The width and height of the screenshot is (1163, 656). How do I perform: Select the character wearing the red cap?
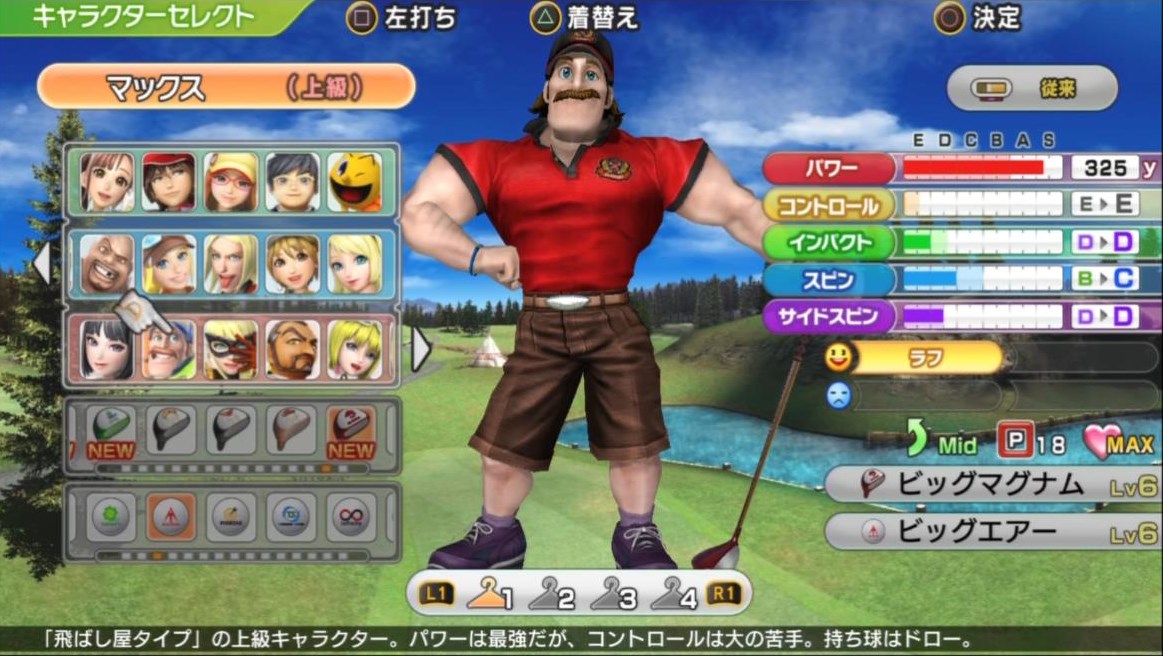169,181
